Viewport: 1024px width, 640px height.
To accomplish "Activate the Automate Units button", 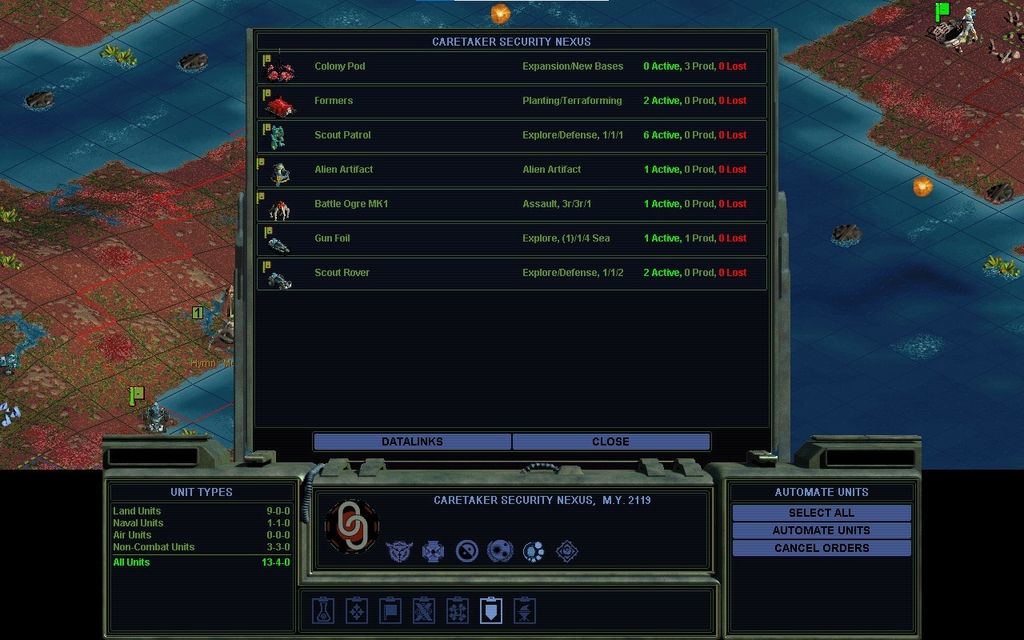I will 821,531.
